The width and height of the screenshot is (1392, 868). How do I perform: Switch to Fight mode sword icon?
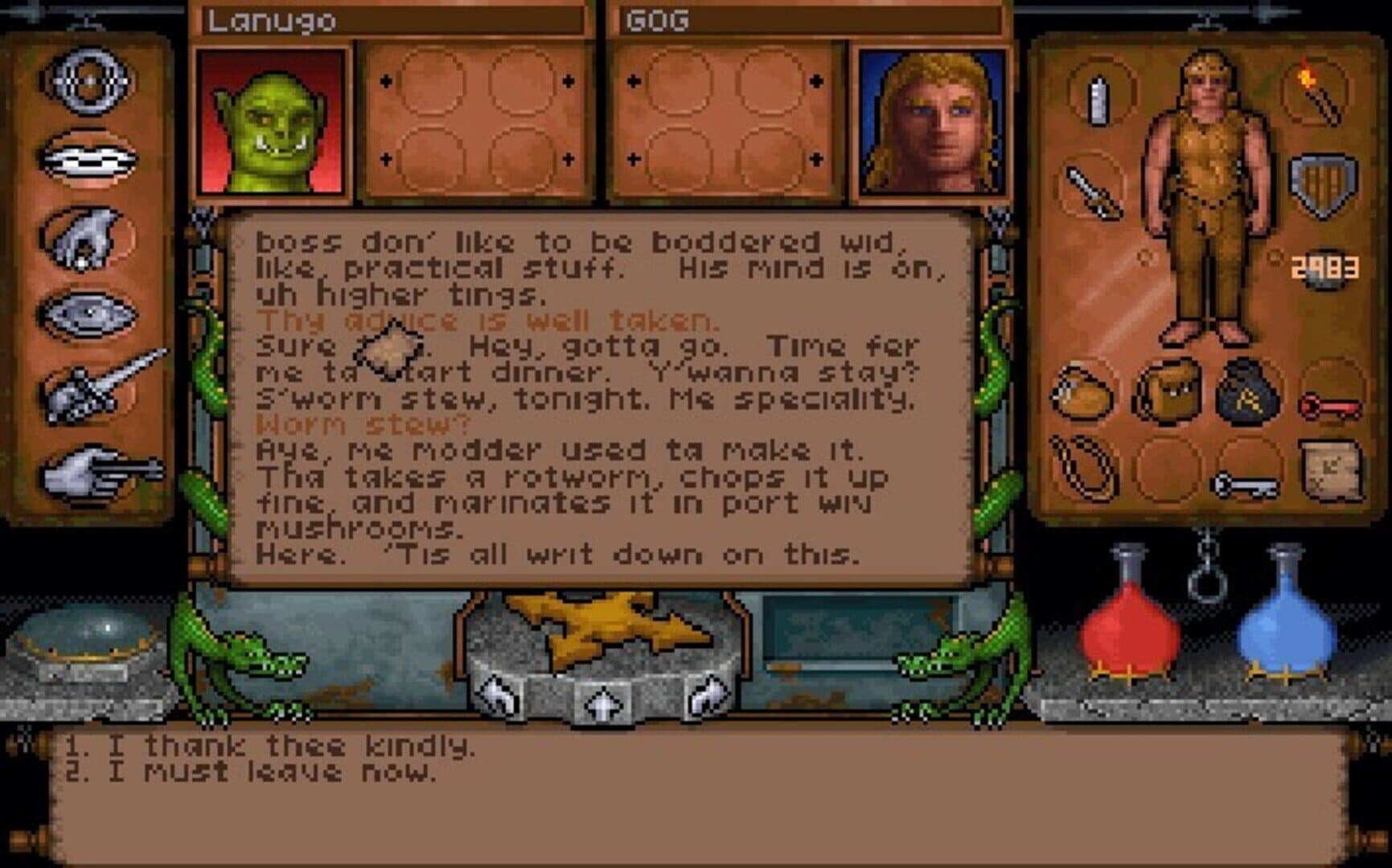pyautogui.click(x=96, y=391)
